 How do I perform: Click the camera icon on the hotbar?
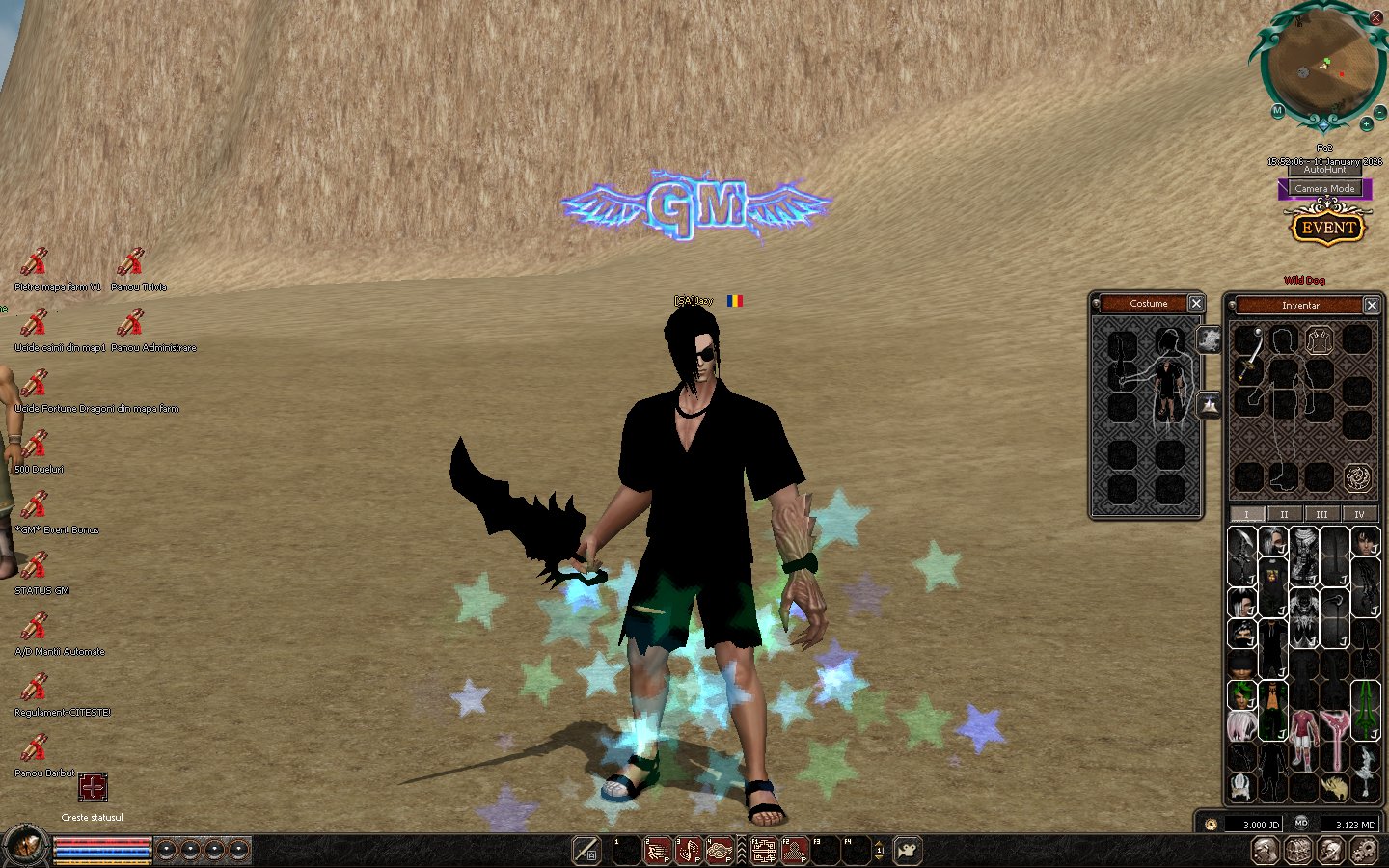[908, 851]
